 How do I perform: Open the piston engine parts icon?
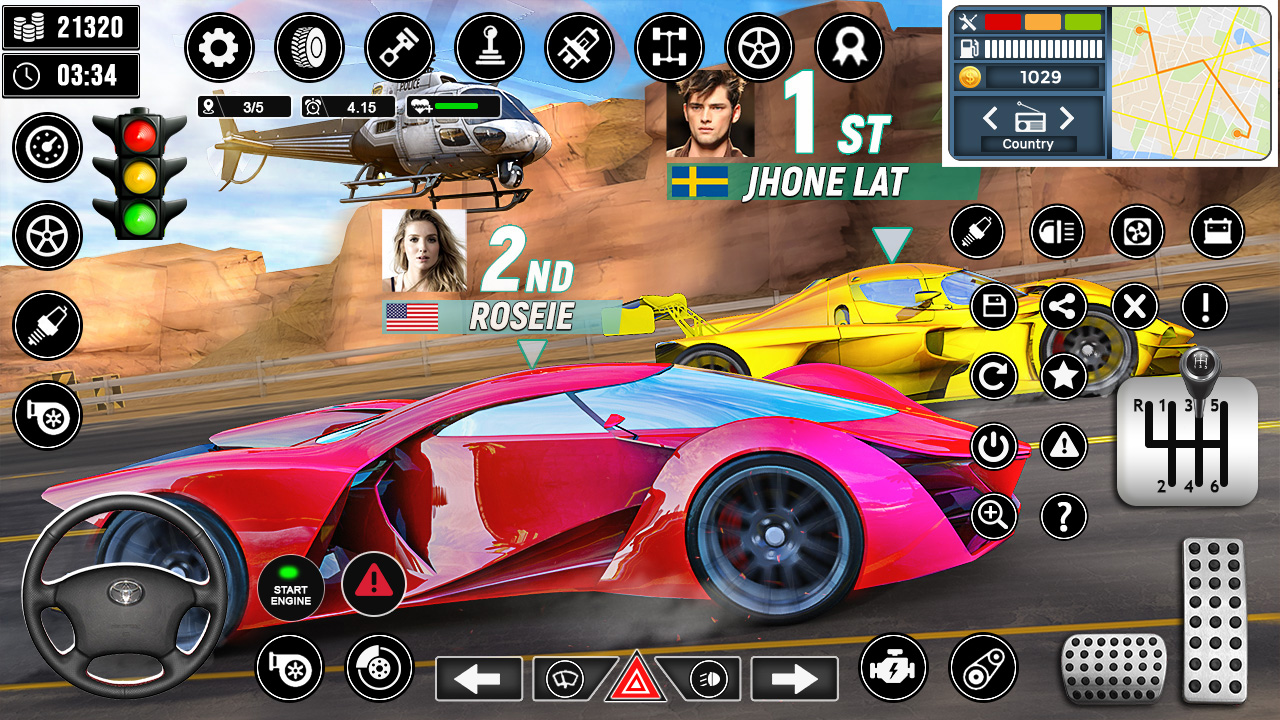point(398,47)
